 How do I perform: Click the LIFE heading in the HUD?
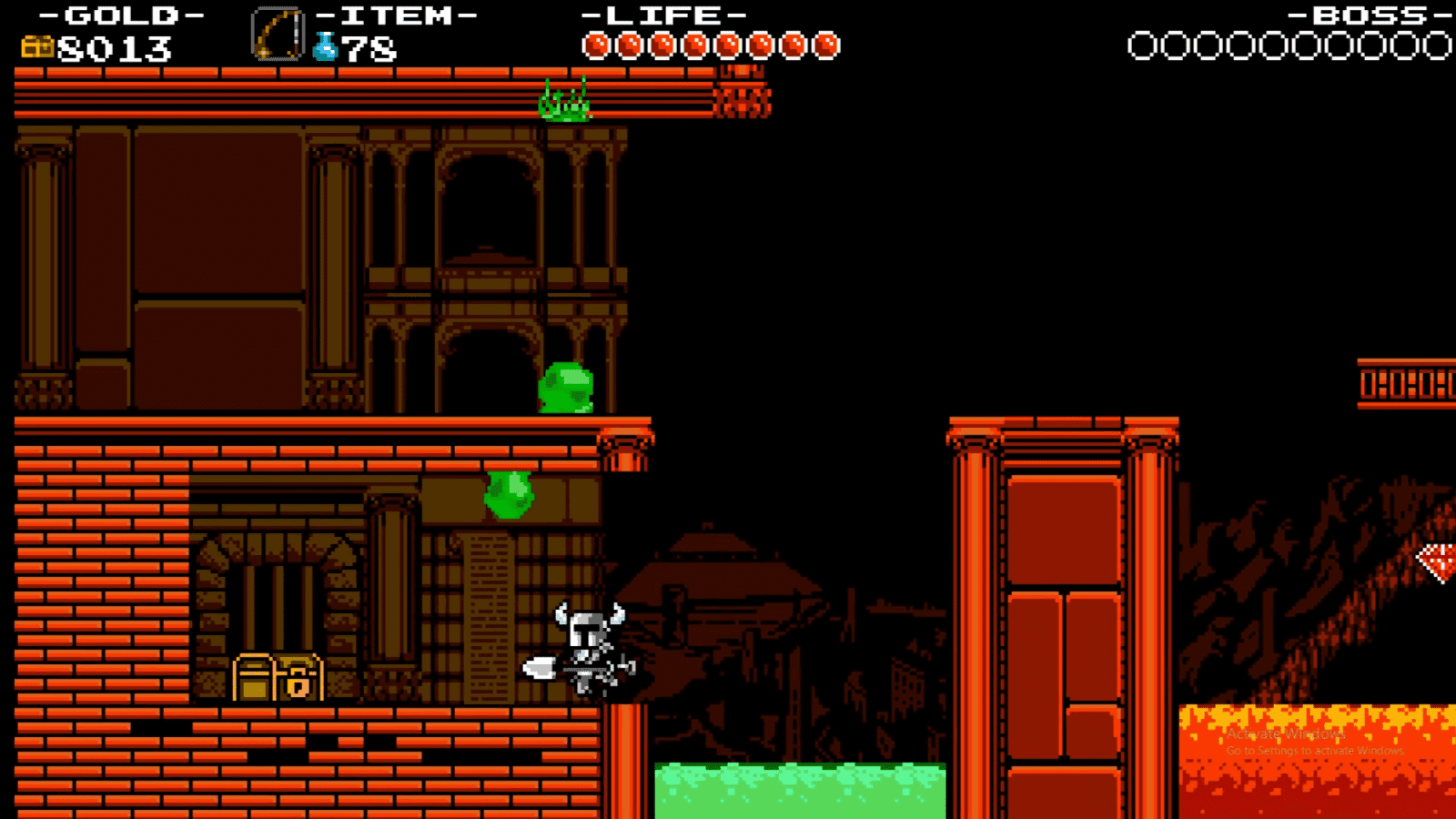point(662,15)
